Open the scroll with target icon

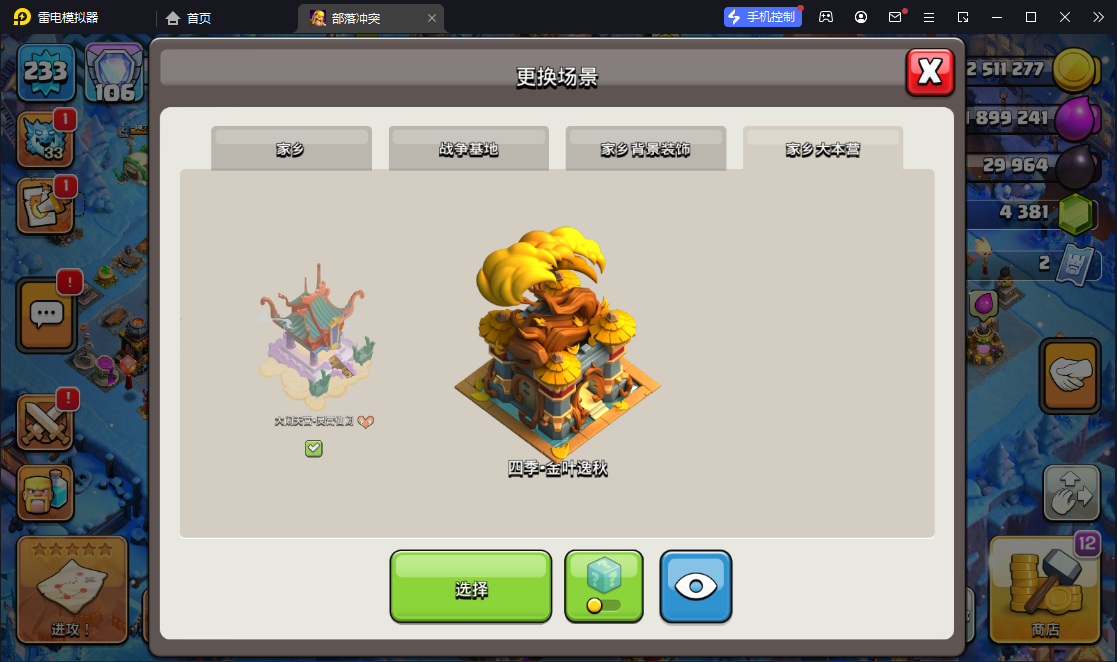coord(45,205)
